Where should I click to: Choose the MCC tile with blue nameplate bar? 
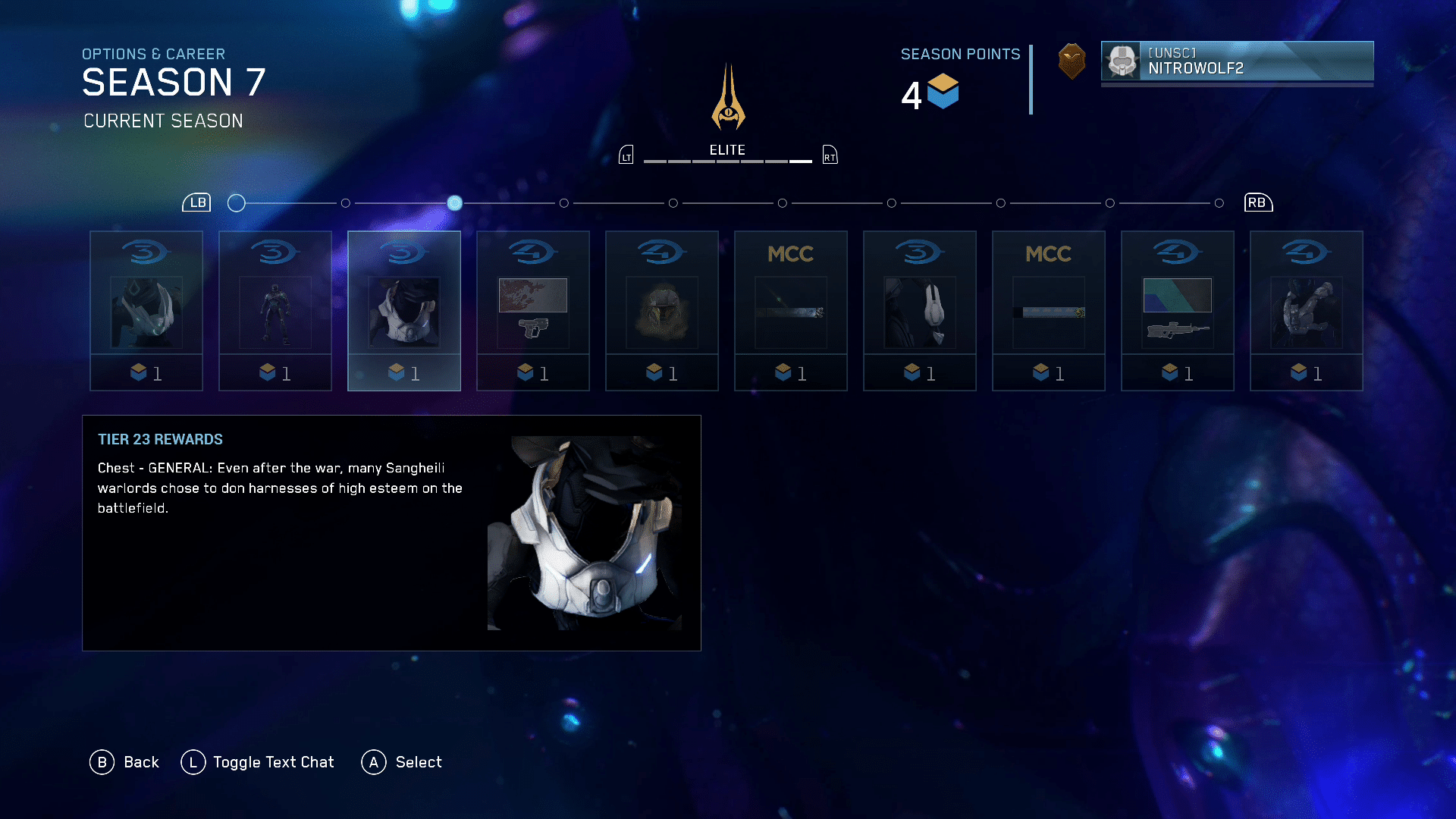click(1048, 311)
